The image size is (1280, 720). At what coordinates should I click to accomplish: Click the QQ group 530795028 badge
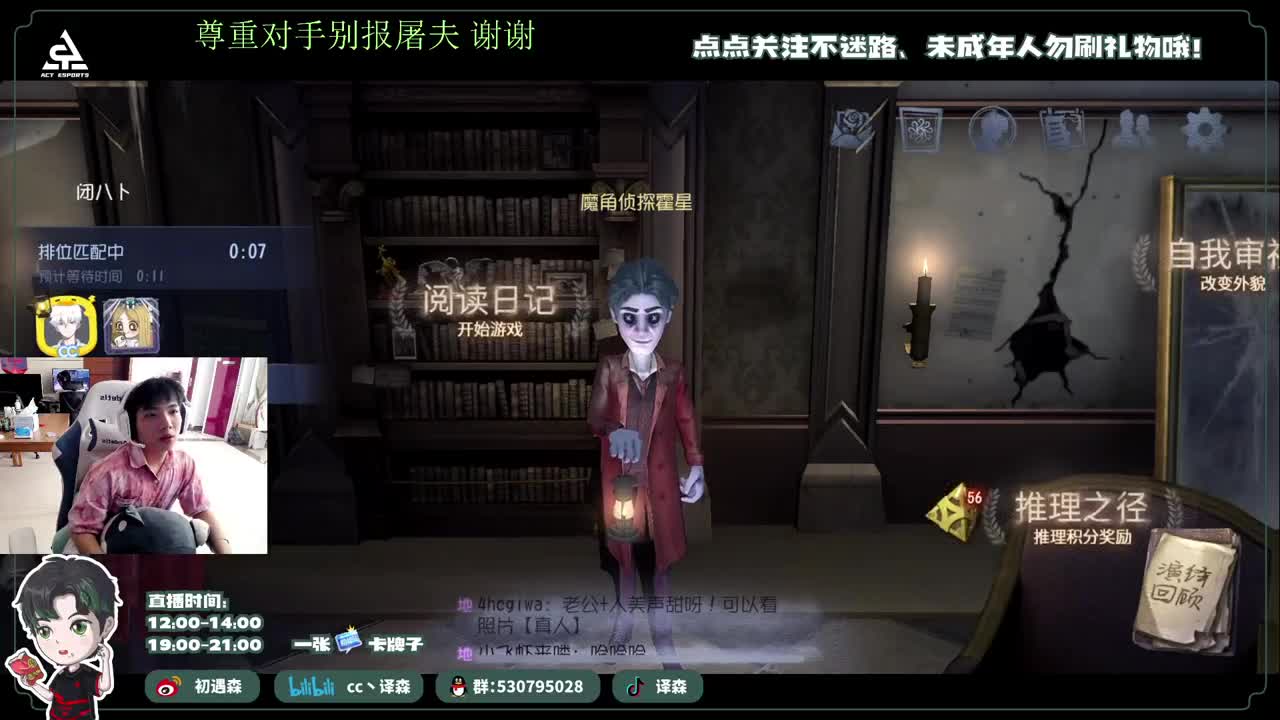[520, 688]
